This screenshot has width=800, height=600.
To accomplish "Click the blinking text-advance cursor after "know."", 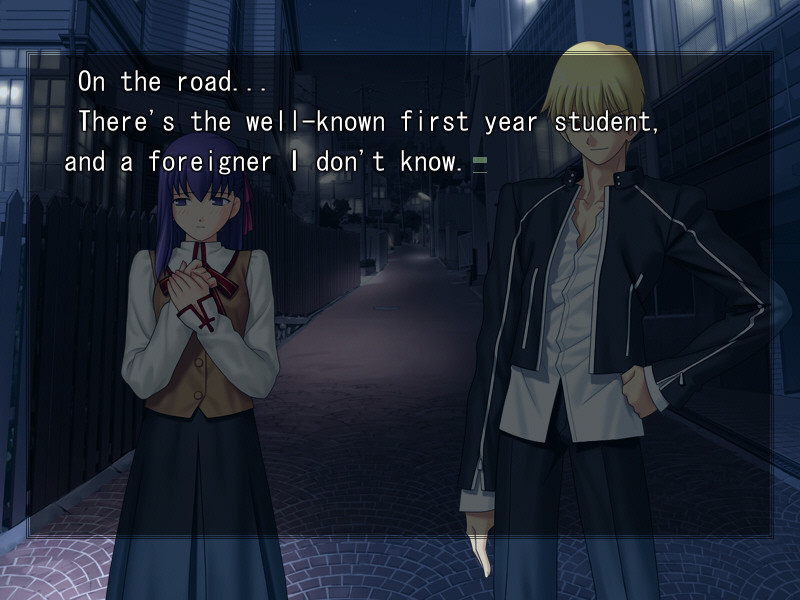I will point(480,164).
